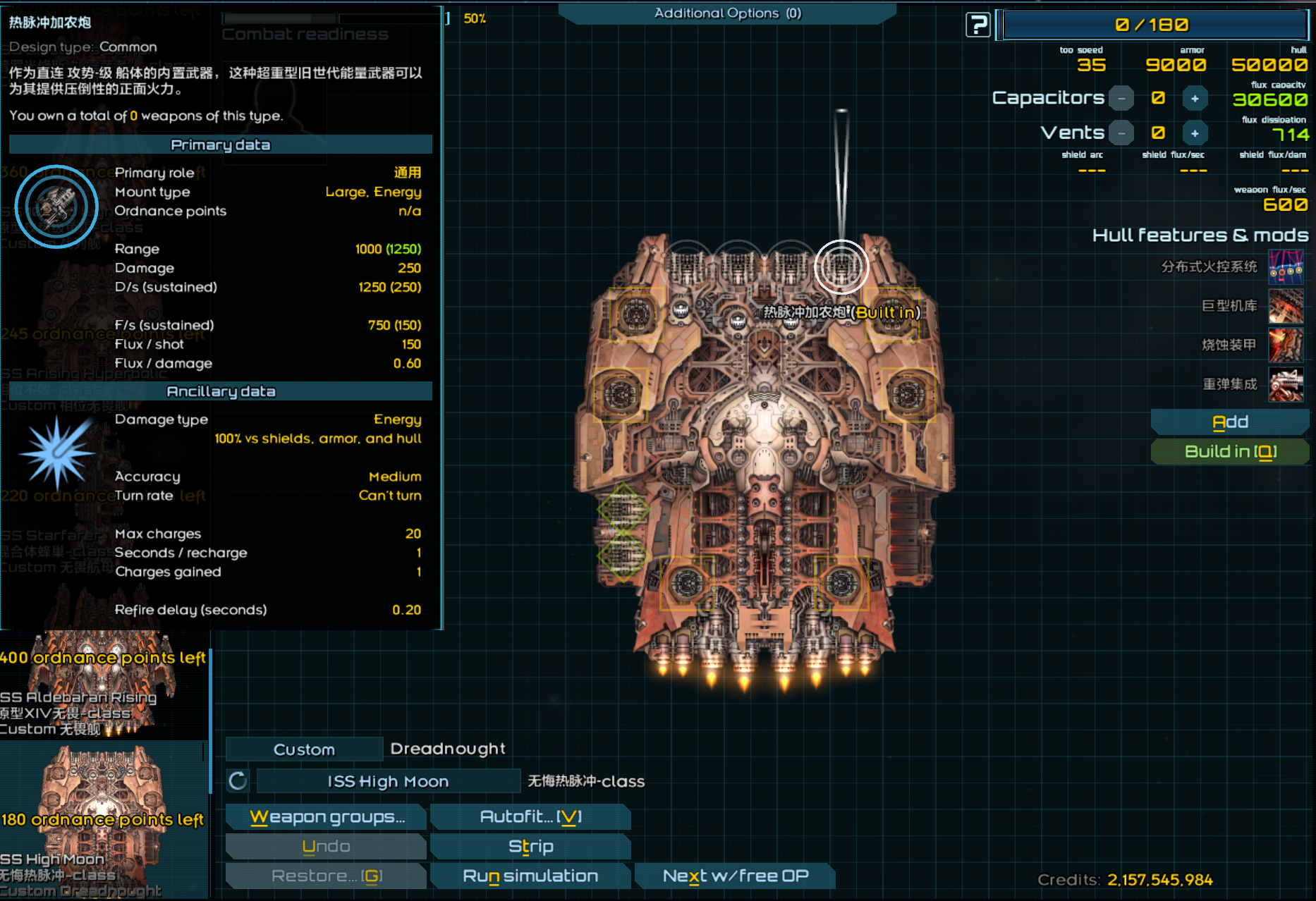Viewport: 1316px width, 901px height.
Task: Strip all weapons from the ship
Action: pos(530,847)
